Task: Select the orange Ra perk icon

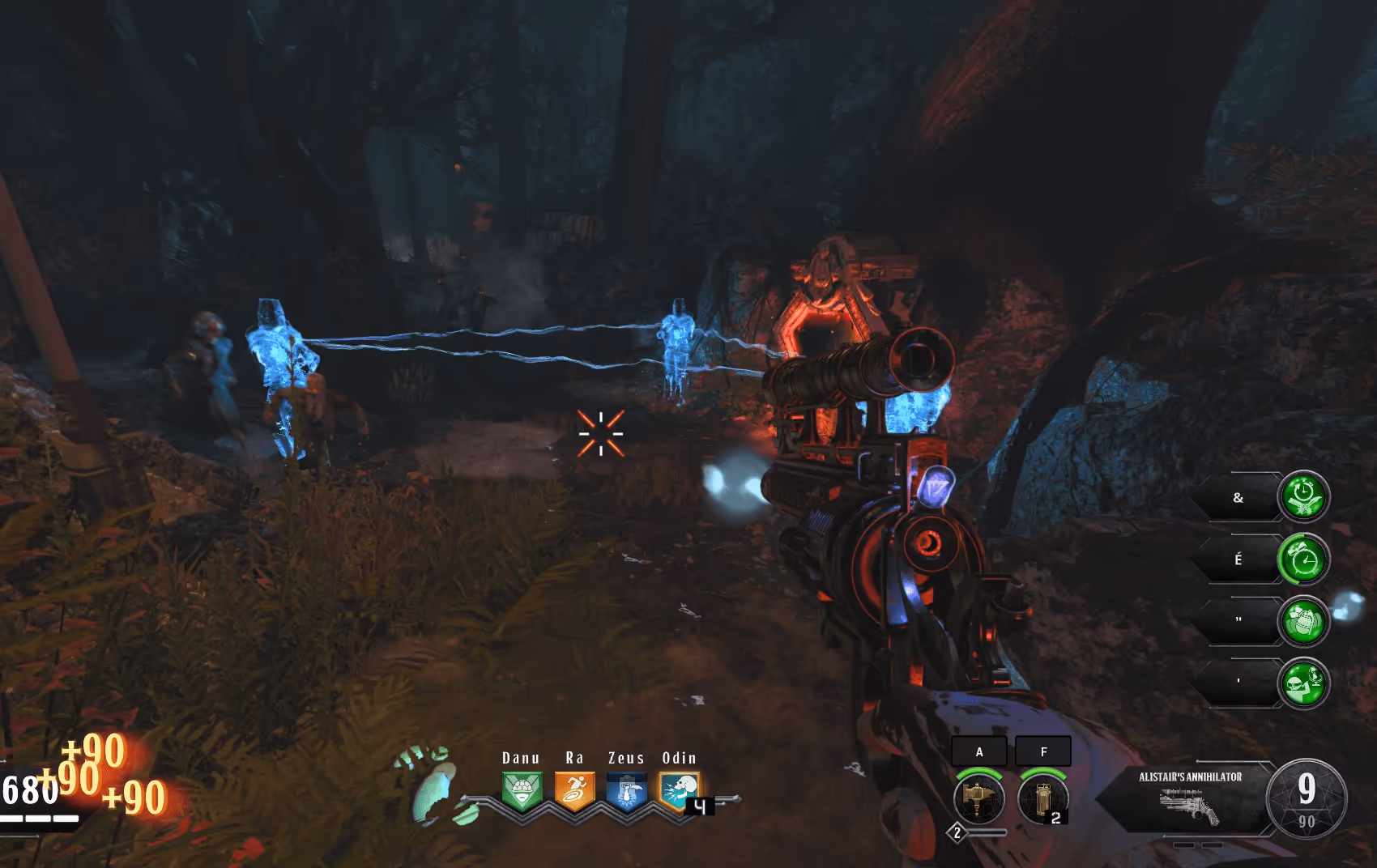Action: pyautogui.click(x=574, y=789)
